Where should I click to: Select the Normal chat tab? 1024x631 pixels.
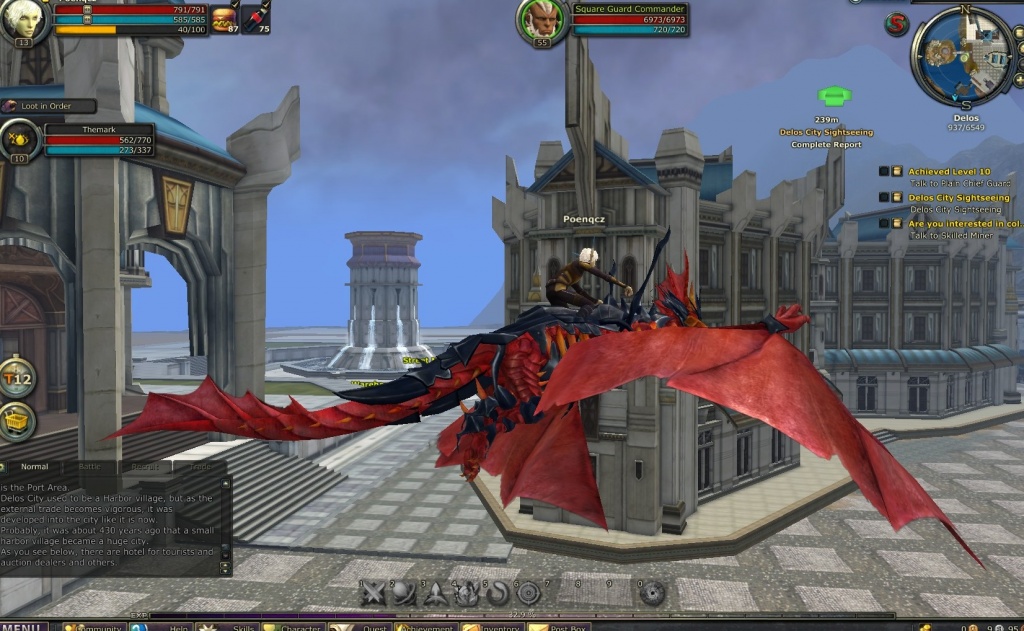coord(34,467)
